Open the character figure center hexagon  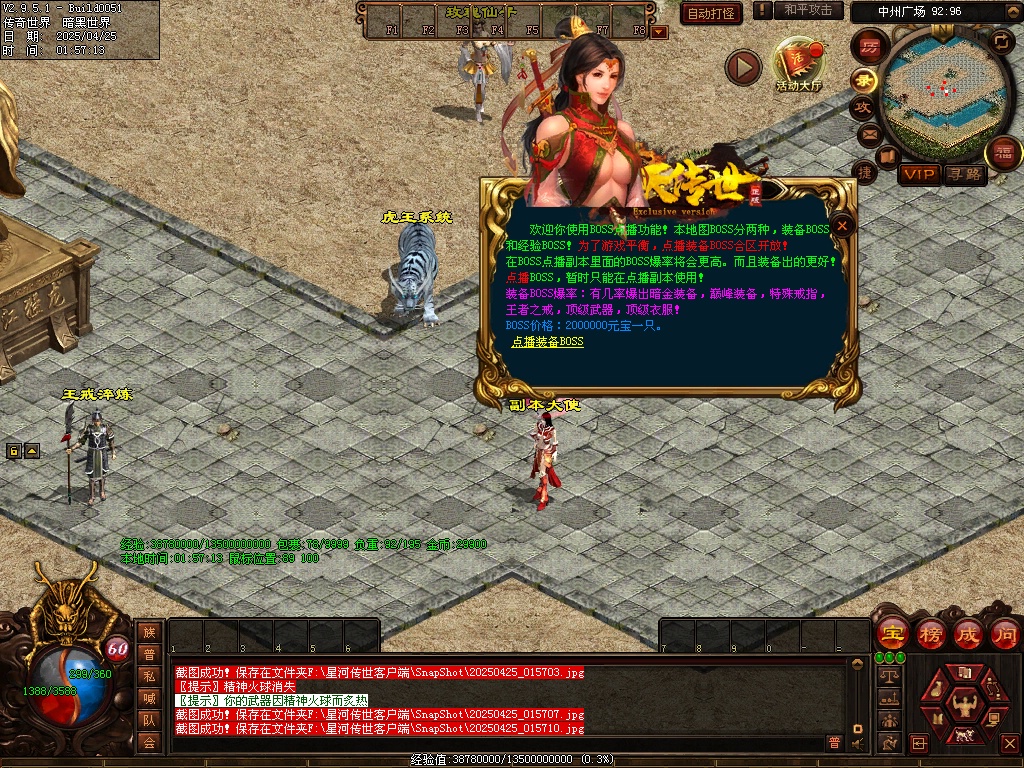point(965,706)
